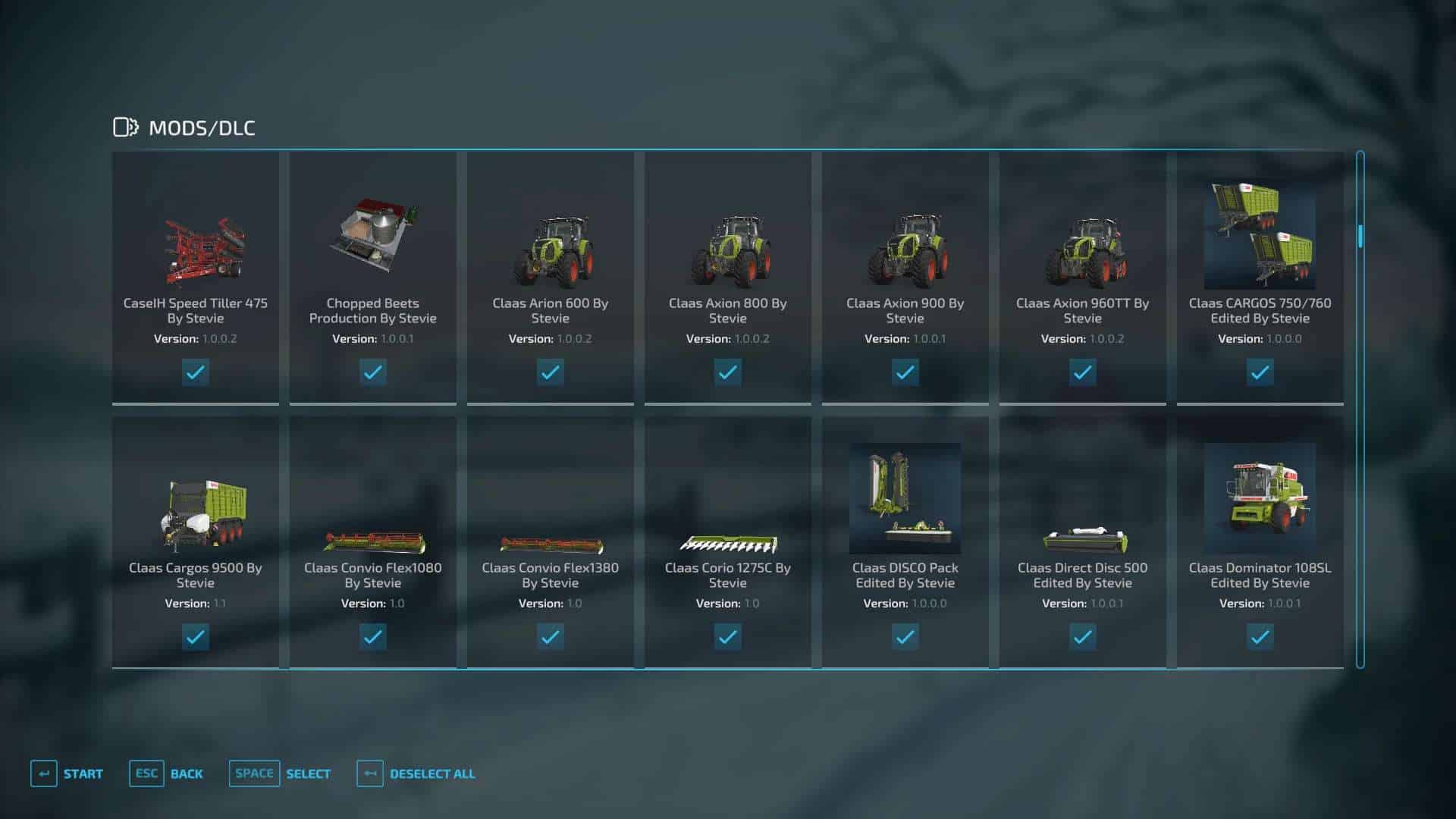This screenshot has width=1456, height=819.
Task: Click the Chopped Beets Production image
Action: [x=373, y=235]
